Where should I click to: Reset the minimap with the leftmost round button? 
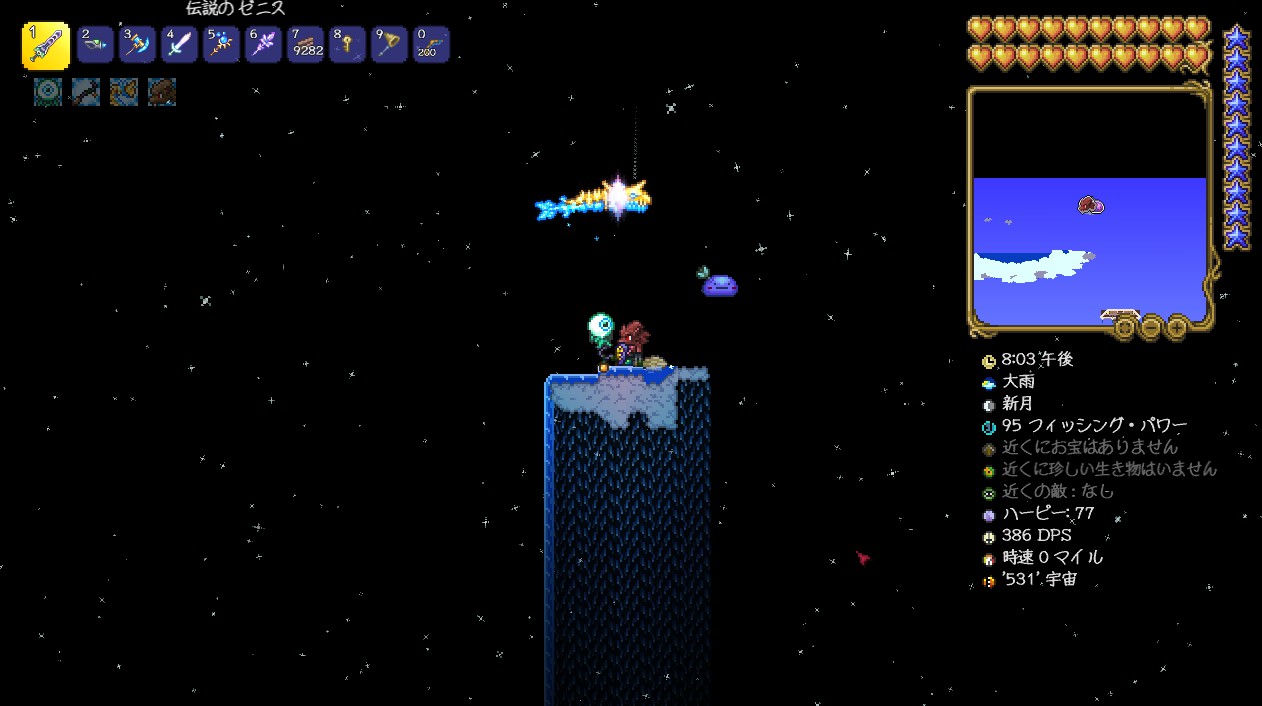pos(1126,327)
